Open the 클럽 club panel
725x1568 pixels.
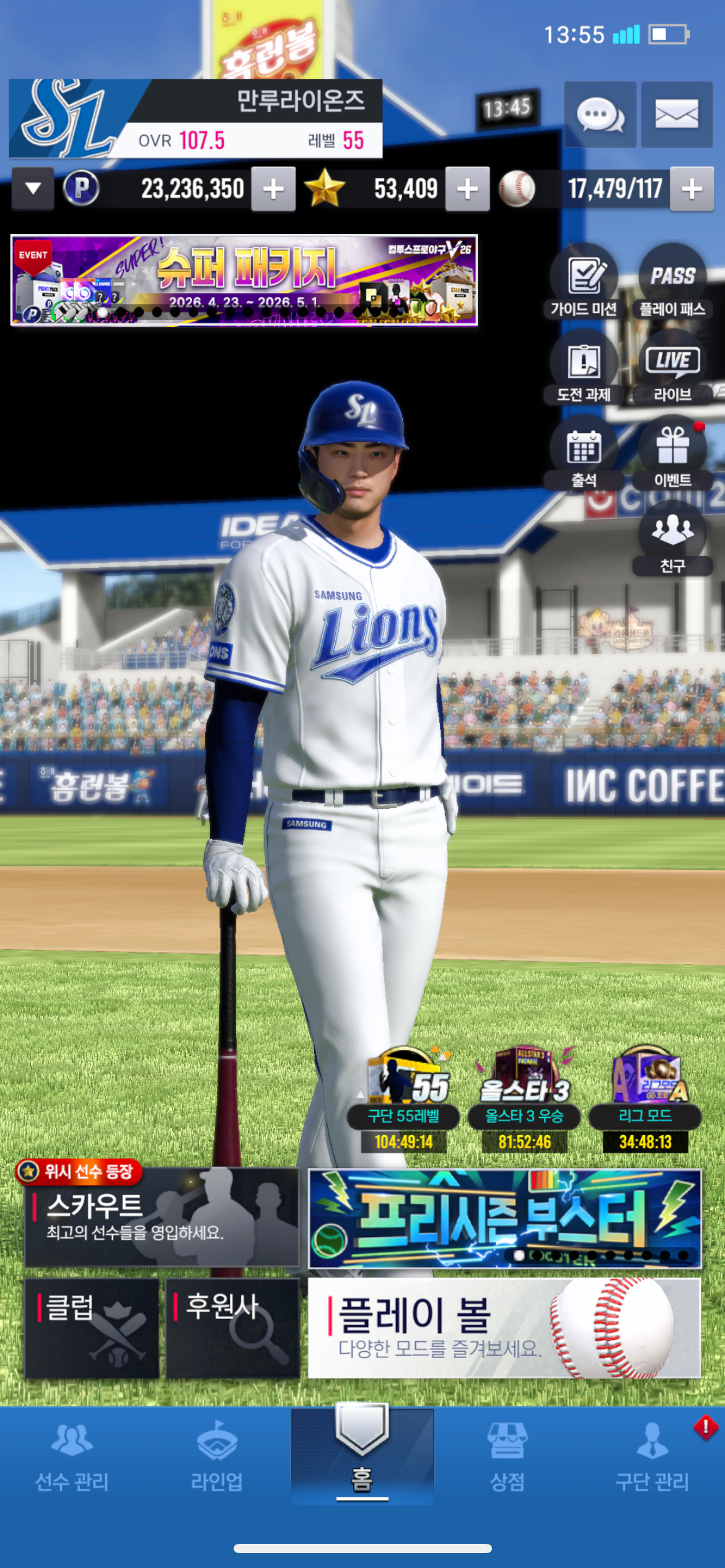coord(92,1328)
